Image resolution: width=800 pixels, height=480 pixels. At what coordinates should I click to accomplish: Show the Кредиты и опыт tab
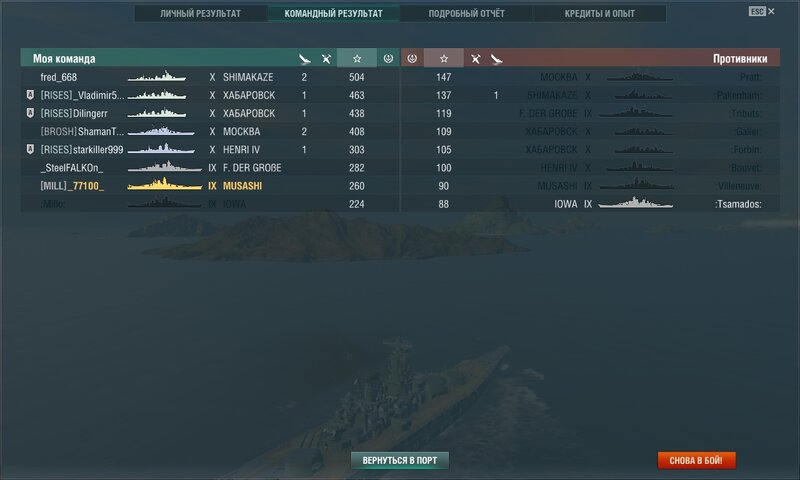[599, 14]
